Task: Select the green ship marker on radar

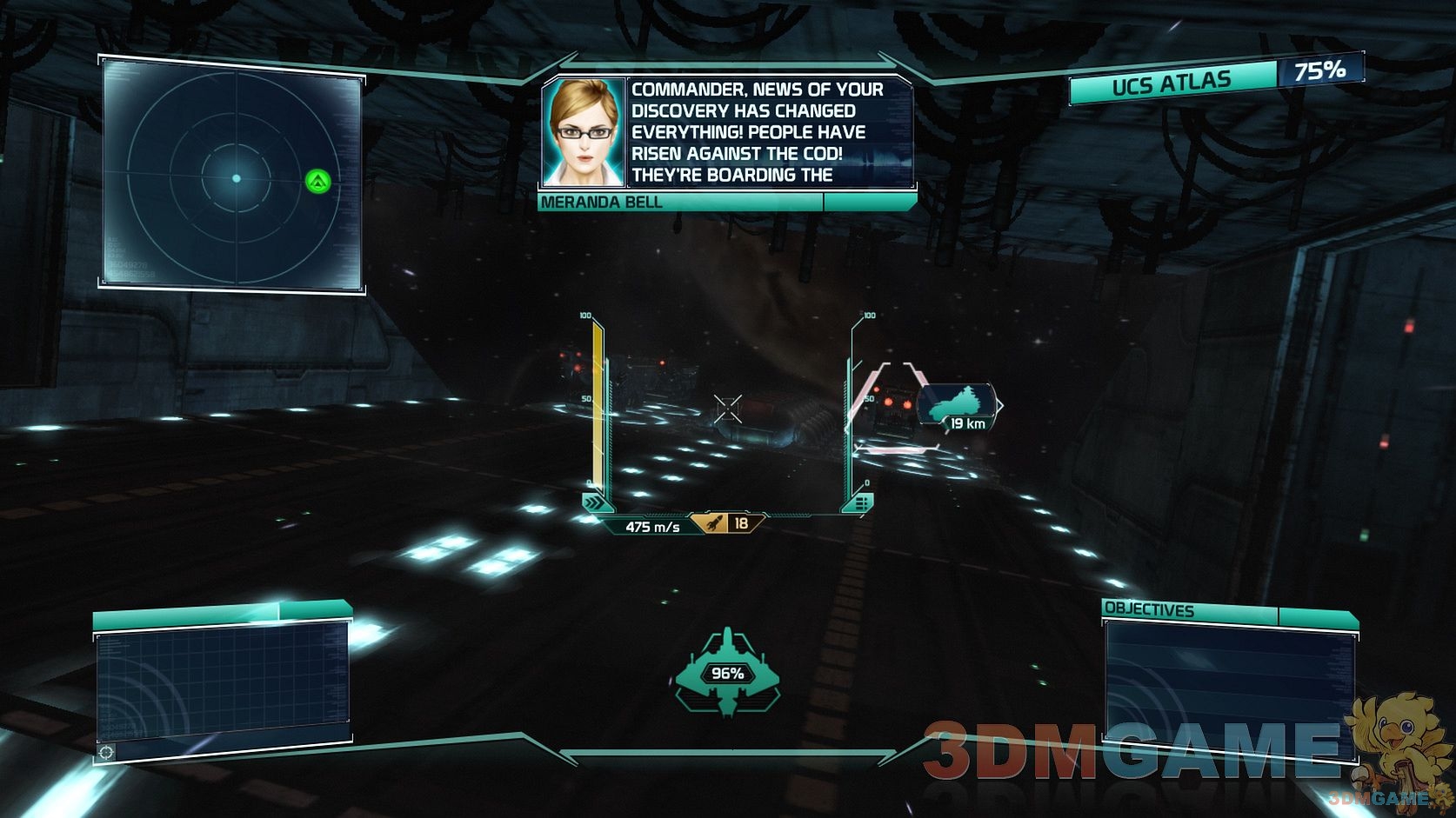Action: [318, 182]
